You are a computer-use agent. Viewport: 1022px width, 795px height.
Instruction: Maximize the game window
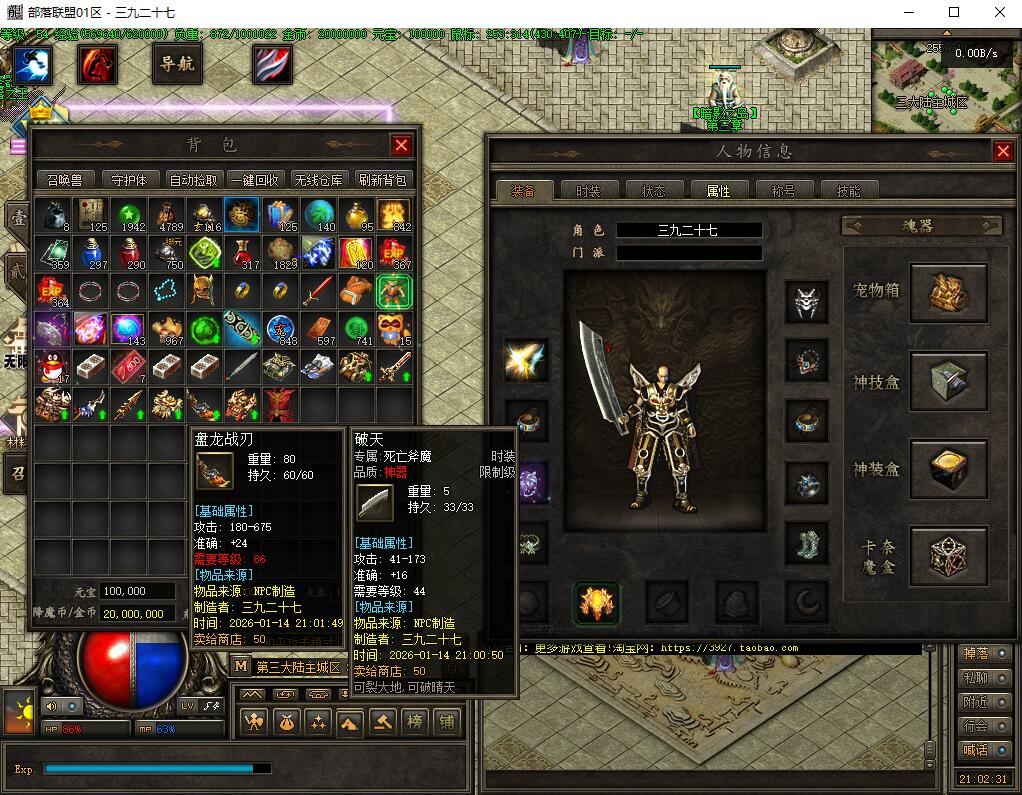[x=953, y=12]
